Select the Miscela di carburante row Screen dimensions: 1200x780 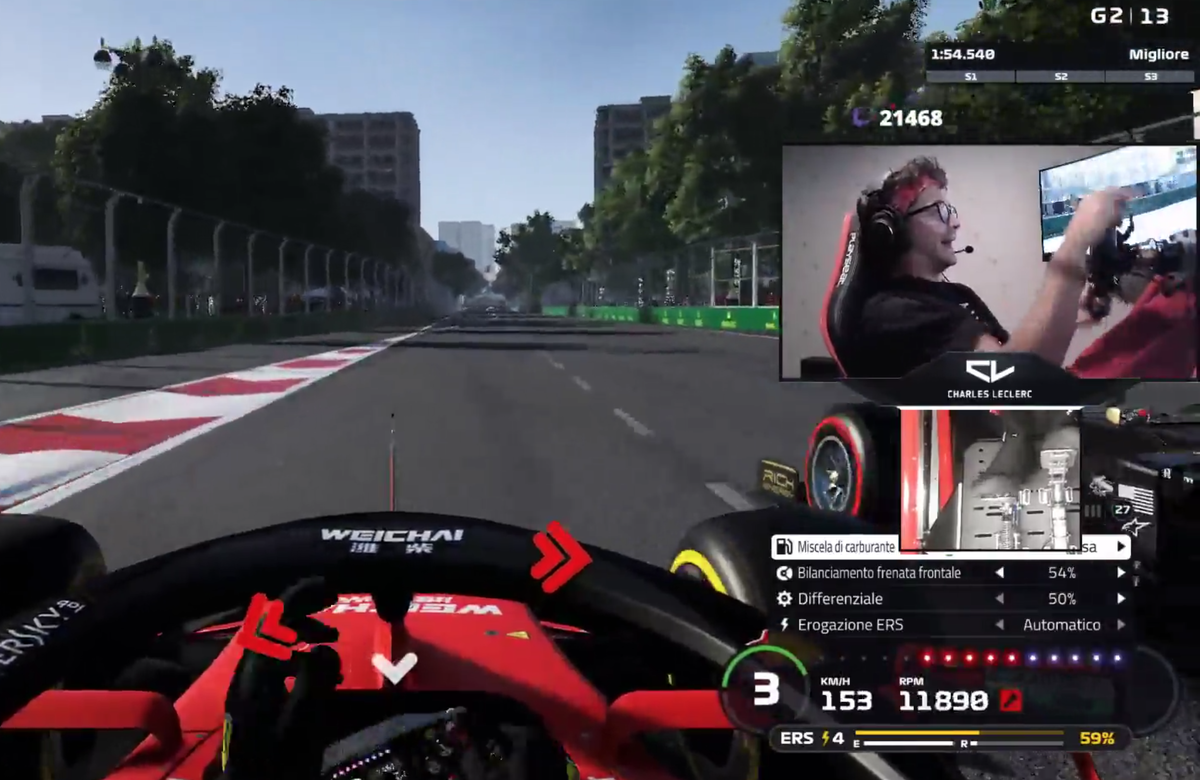click(x=838, y=547)
